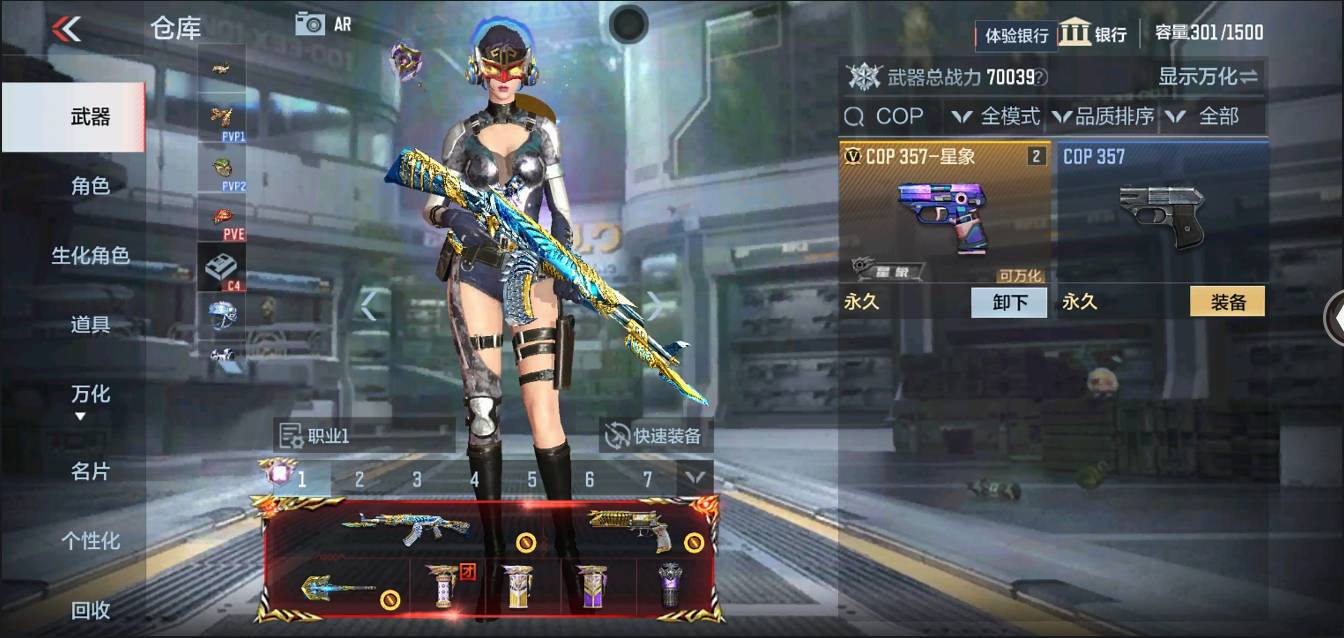Open the 生化角色 tab

[90, 255]
